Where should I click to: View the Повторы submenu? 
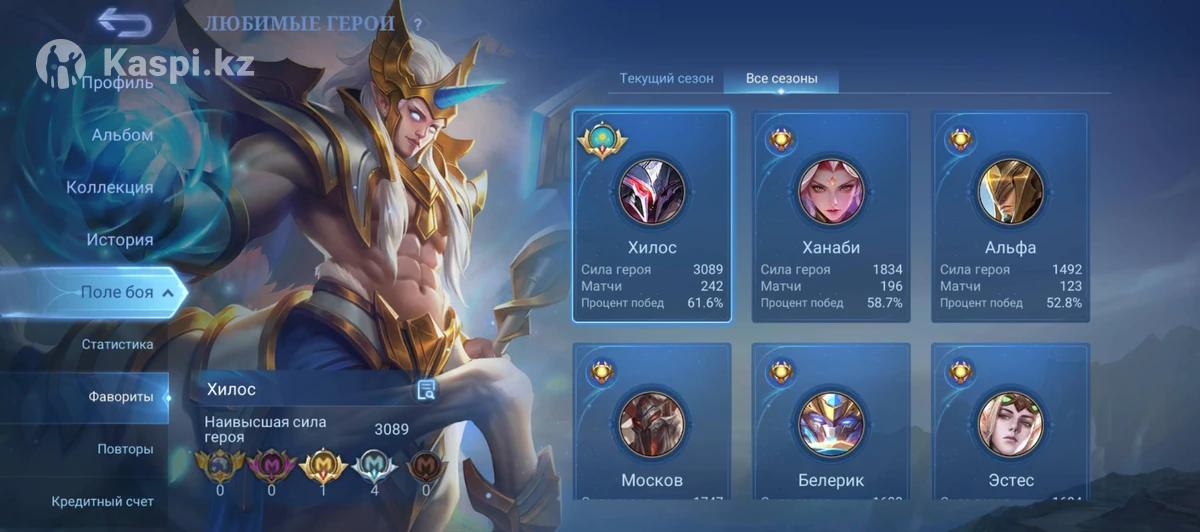[125, 449]
